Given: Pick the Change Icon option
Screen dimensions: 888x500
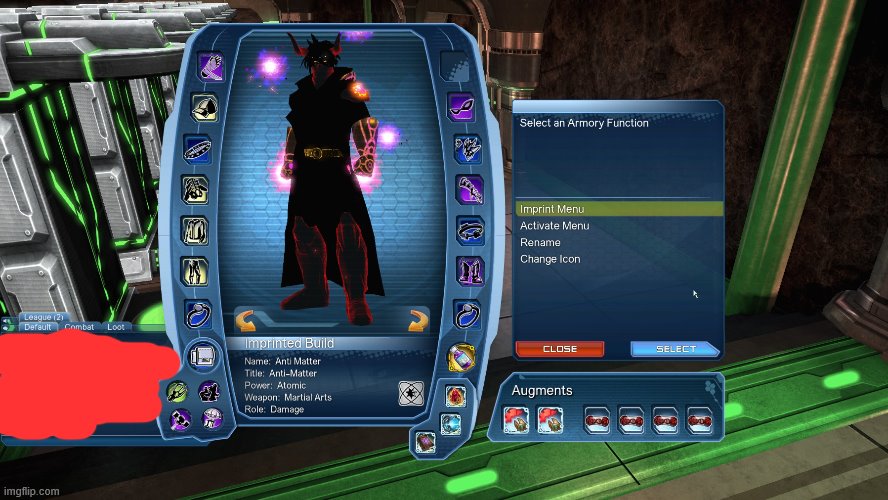Looking at the screenshot, I should pyautogui.click(x=550, y=260).
